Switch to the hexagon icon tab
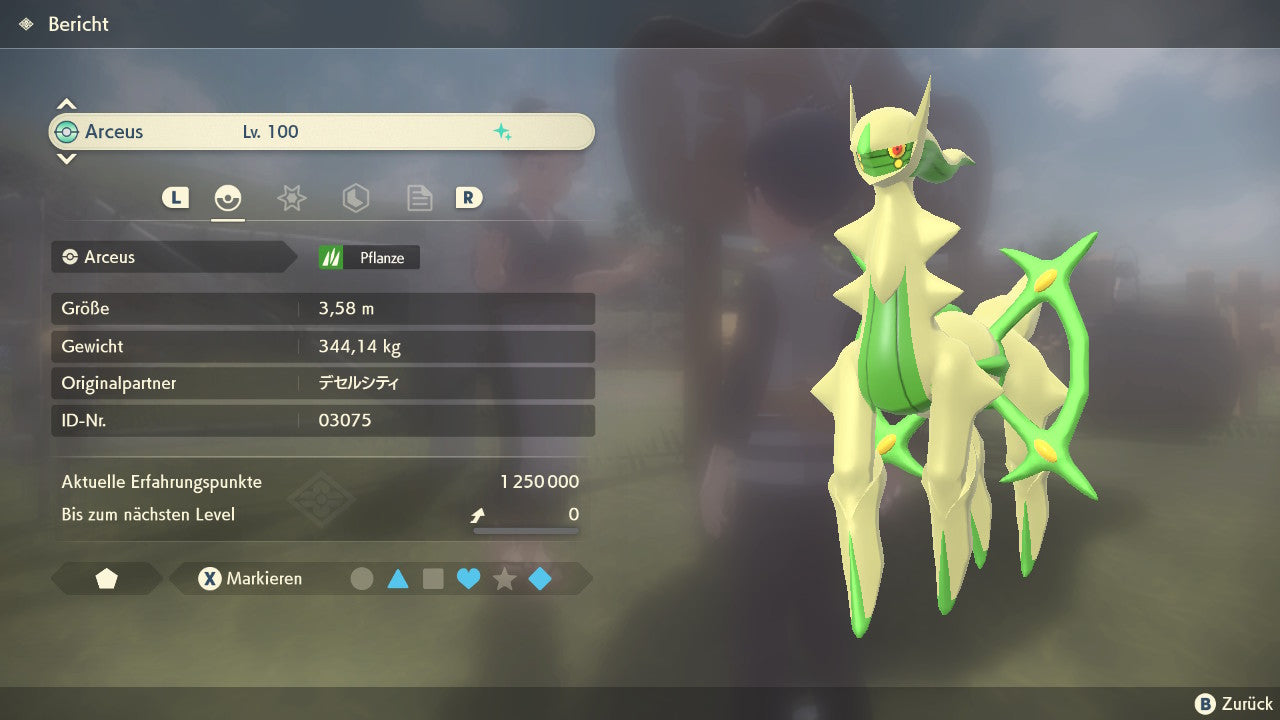The height and width of the screenshot is (720, 1280). click(355, 198)
